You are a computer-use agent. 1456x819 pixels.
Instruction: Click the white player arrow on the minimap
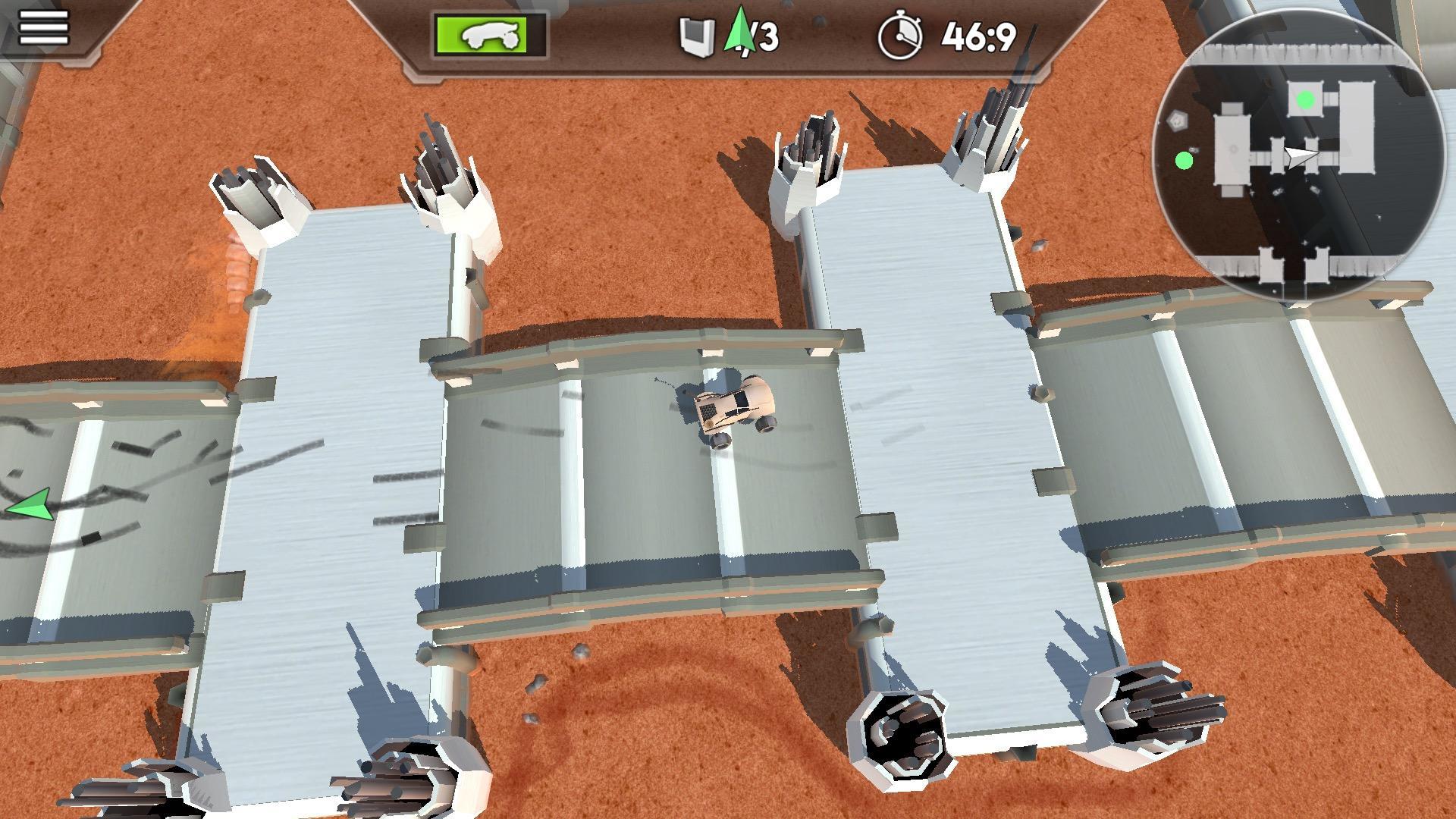pos(1301,155)
